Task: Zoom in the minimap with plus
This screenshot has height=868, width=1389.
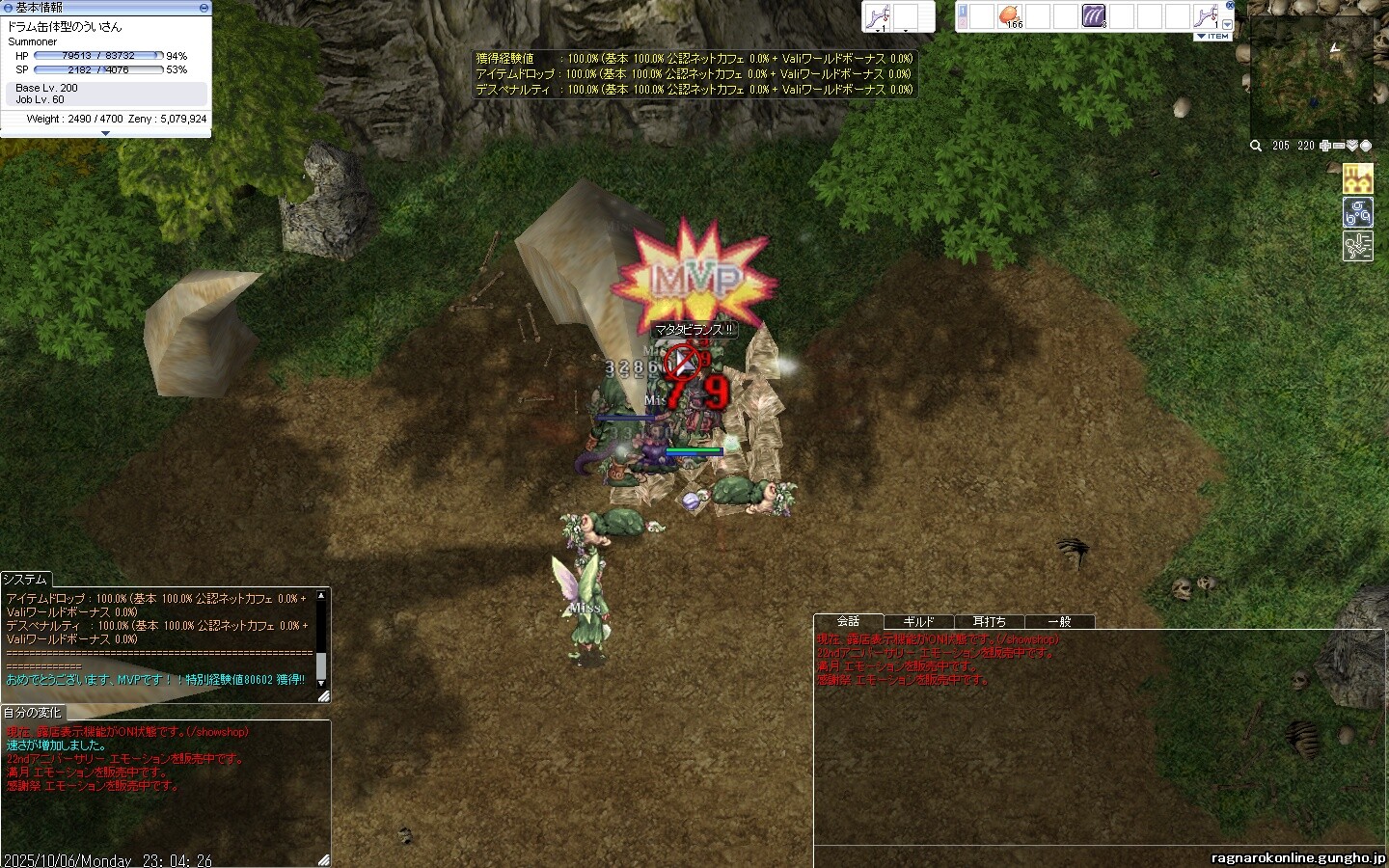Action: tap(1325, 146)
